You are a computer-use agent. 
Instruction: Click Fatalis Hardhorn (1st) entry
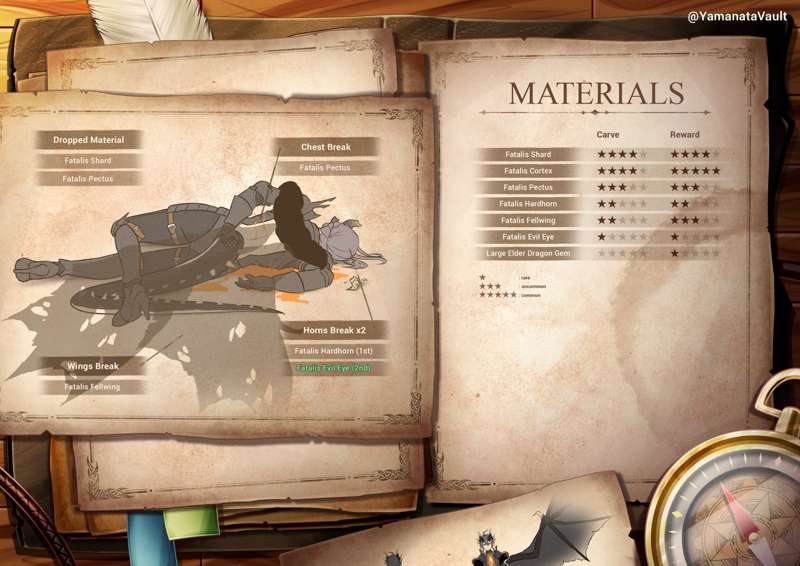point(334,351)
